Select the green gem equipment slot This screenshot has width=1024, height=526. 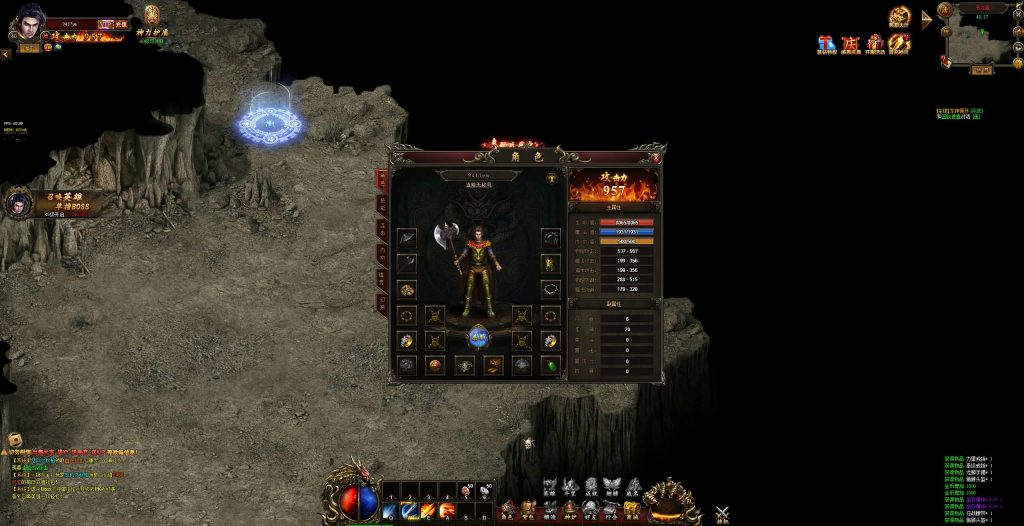[x=550, y=365]
